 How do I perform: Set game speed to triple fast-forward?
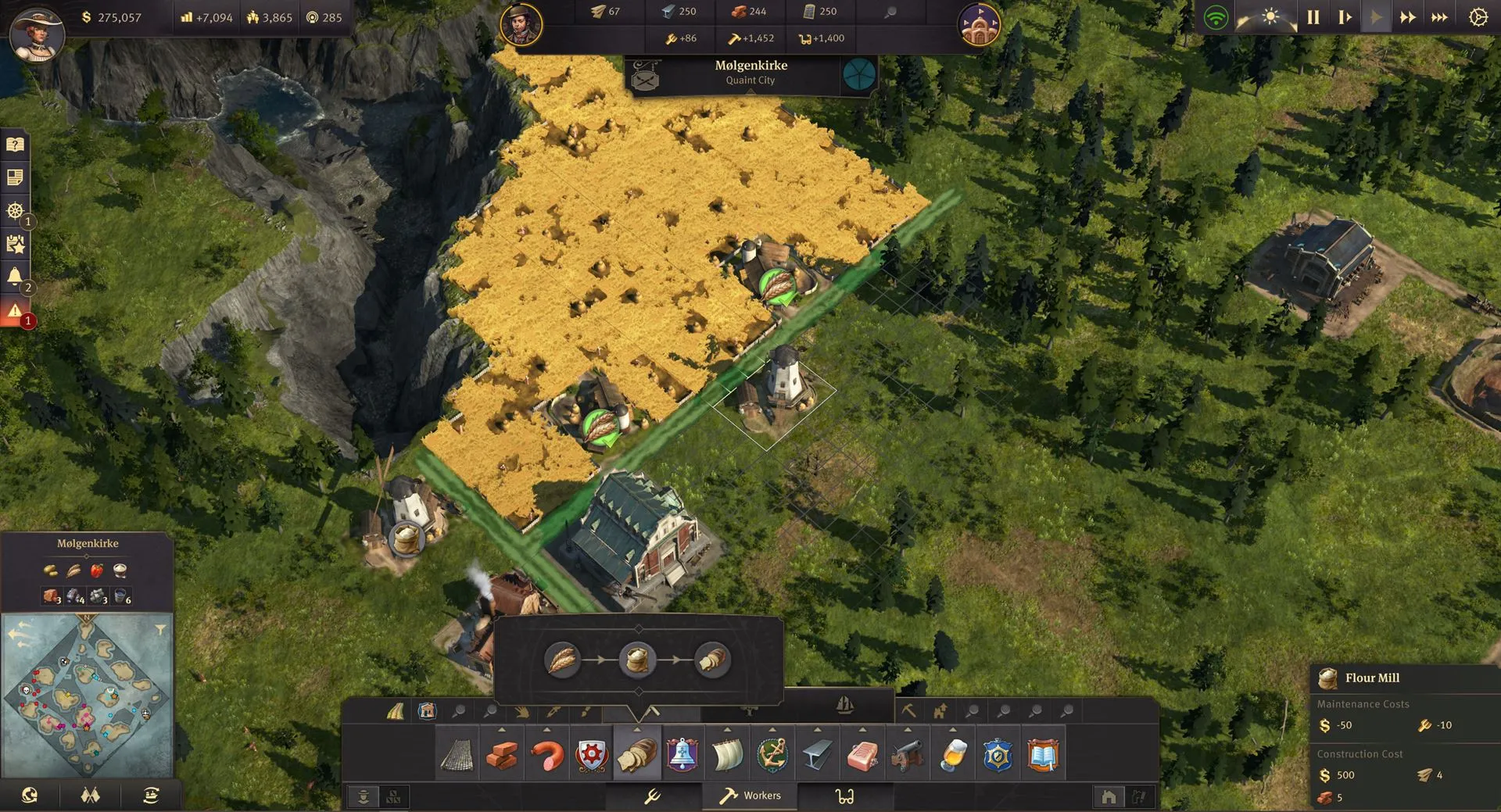tap(1439, 17)
